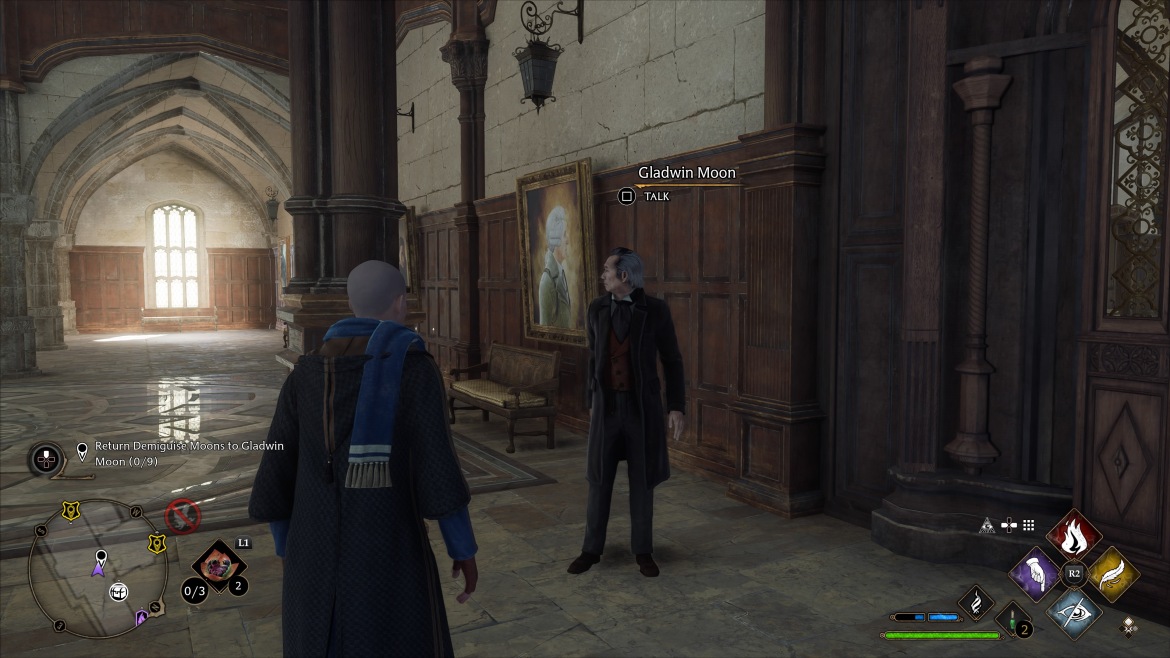Open the spell grid dots icon
The image size is (1170, 658).
click(x=1027, y=524)
